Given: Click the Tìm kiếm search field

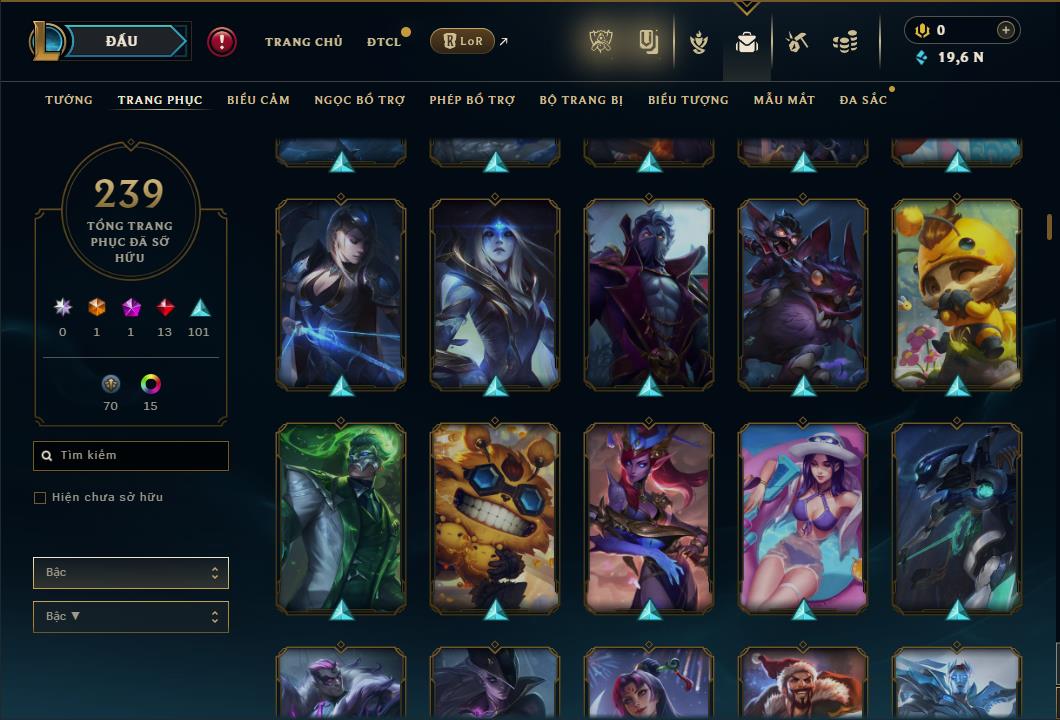Looking at the screenshot, I should (x=131, y=456).
